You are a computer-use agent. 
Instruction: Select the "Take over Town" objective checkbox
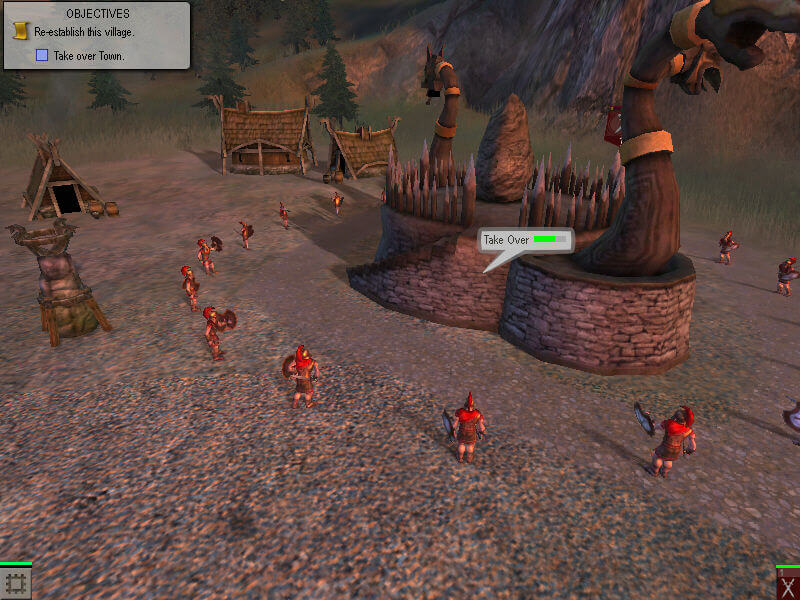(x=42, y=56)
